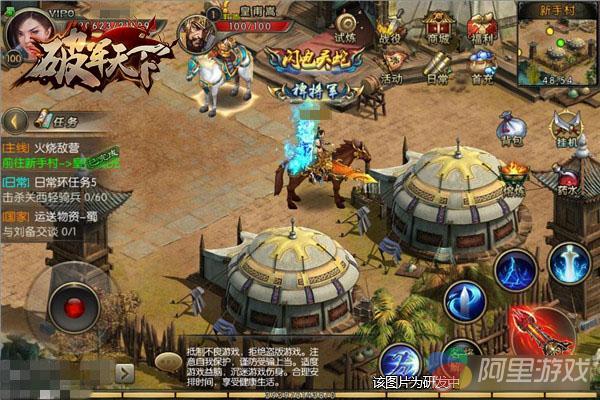Click the 任务 quest tracker header
The width and height of the screenshot is (600, 400).
click(x=60, y=121)
